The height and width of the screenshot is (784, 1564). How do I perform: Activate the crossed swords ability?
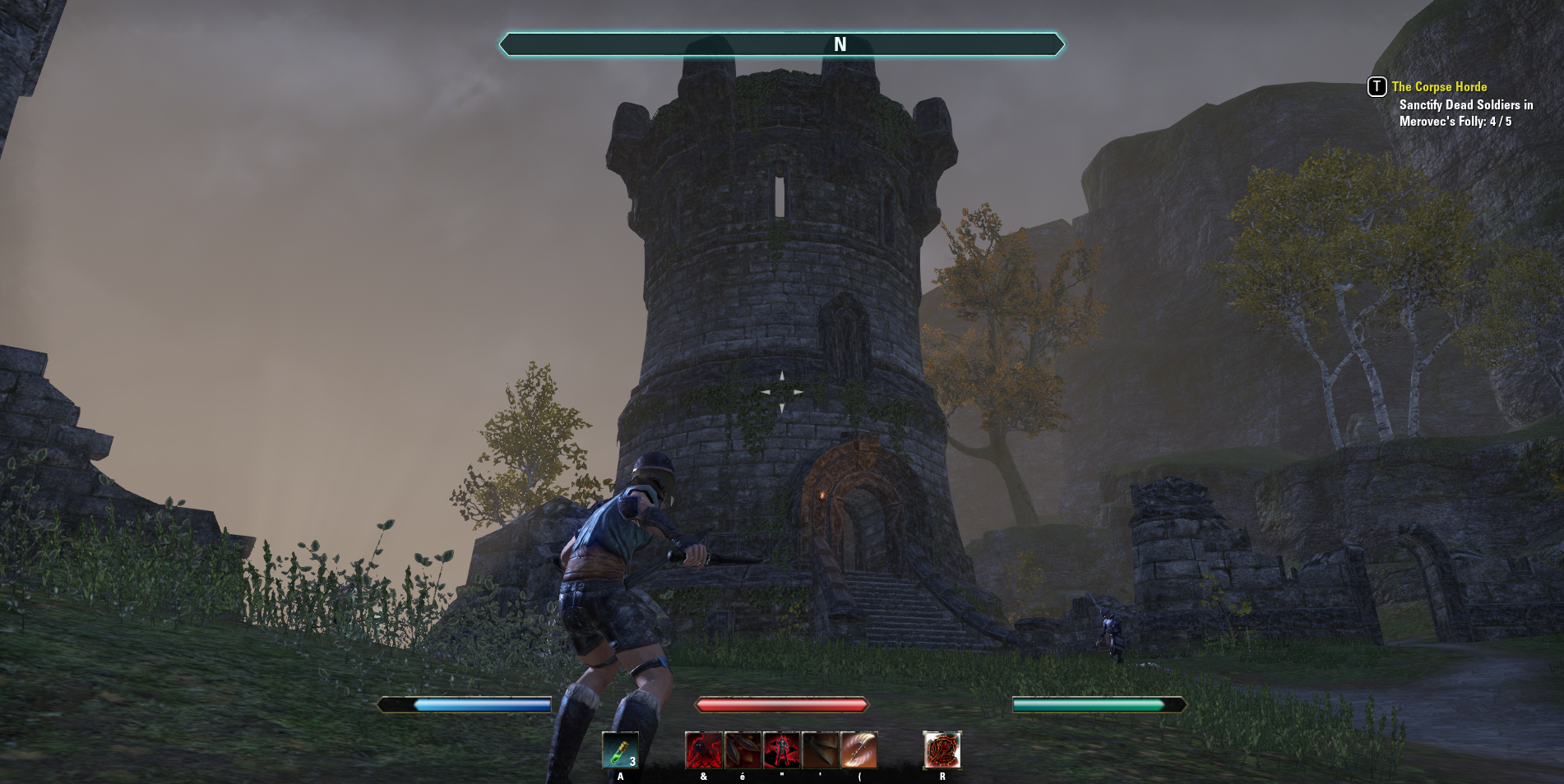coord(820,750)
